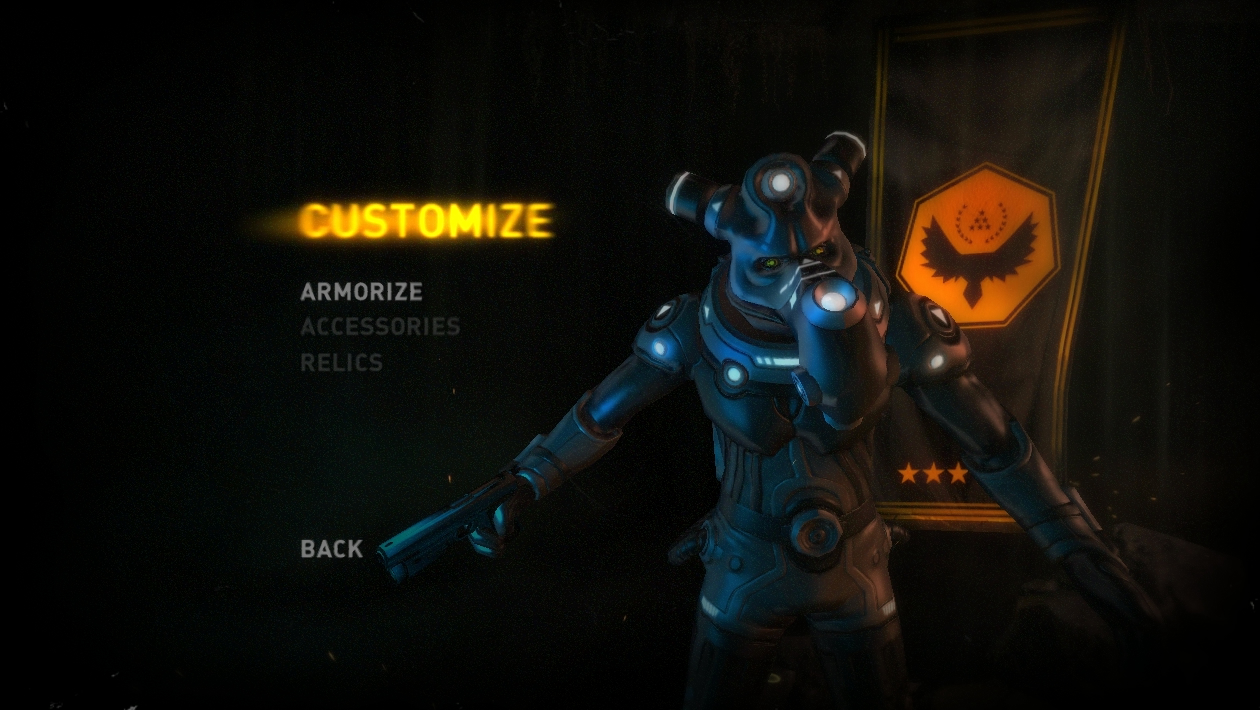Choose the Relics menu entry

point(341,362)
